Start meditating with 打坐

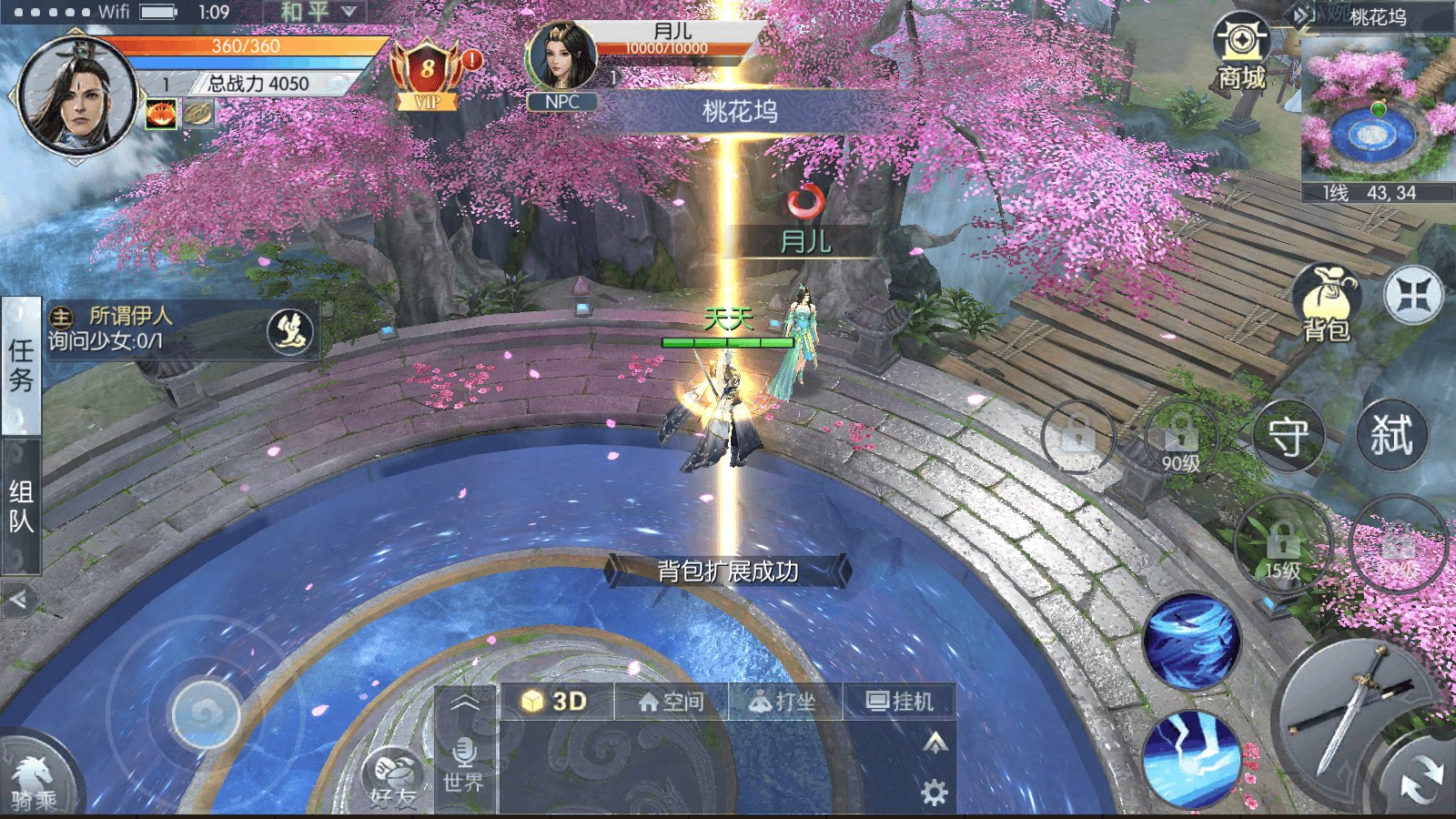click(x=784, y=702)
